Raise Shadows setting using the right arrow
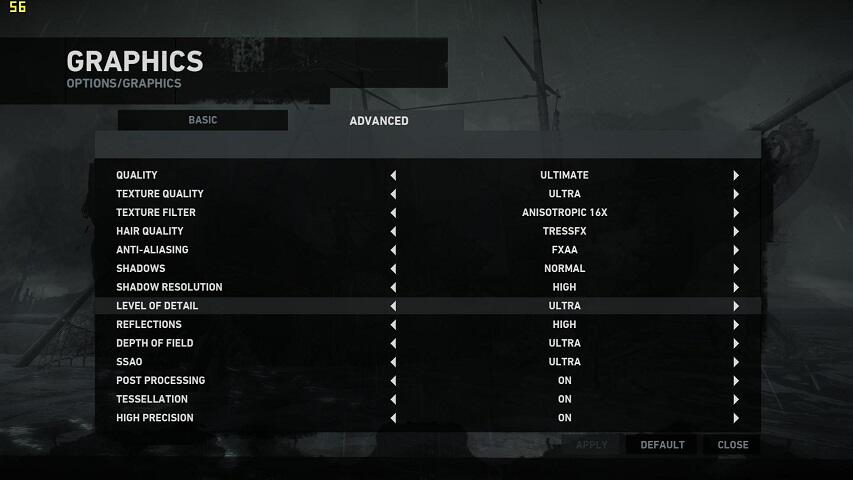 pyautogui.click(x=736, y=269)
